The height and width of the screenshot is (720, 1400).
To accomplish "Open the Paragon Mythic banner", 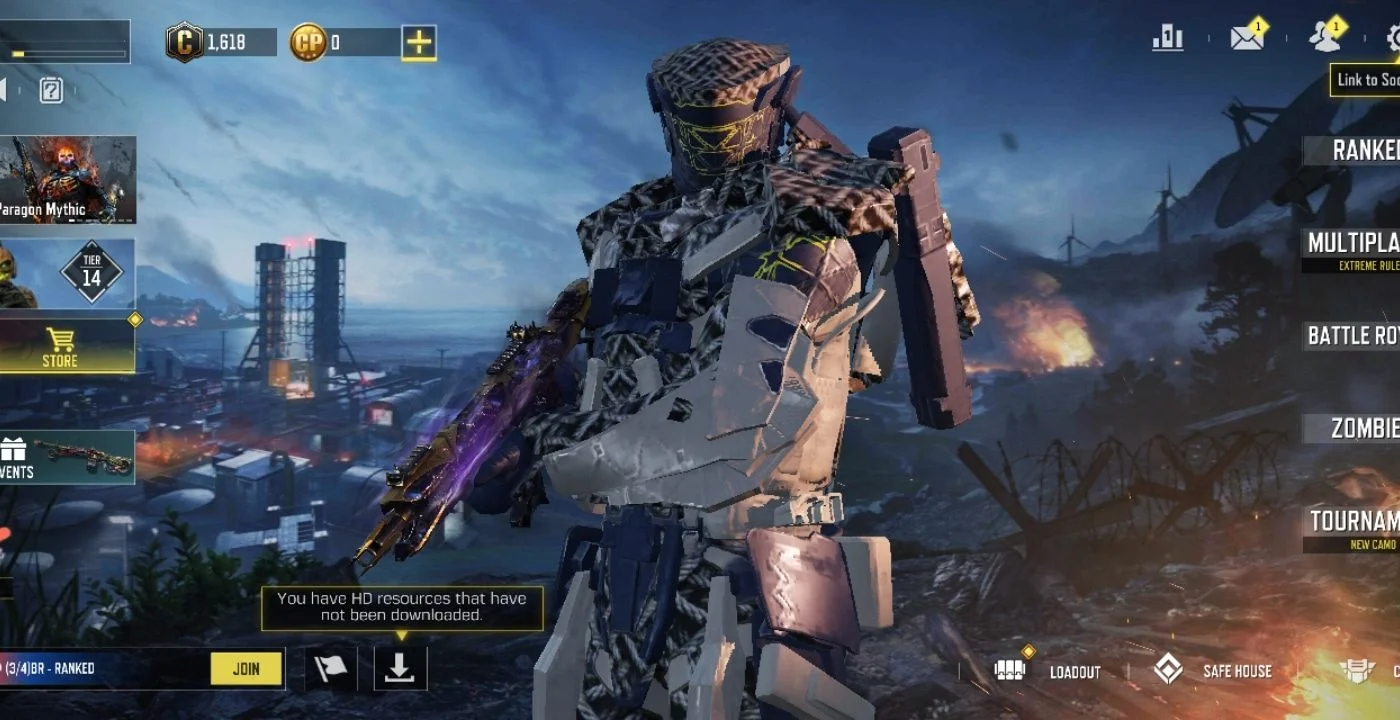I will [x=67, y=180].
